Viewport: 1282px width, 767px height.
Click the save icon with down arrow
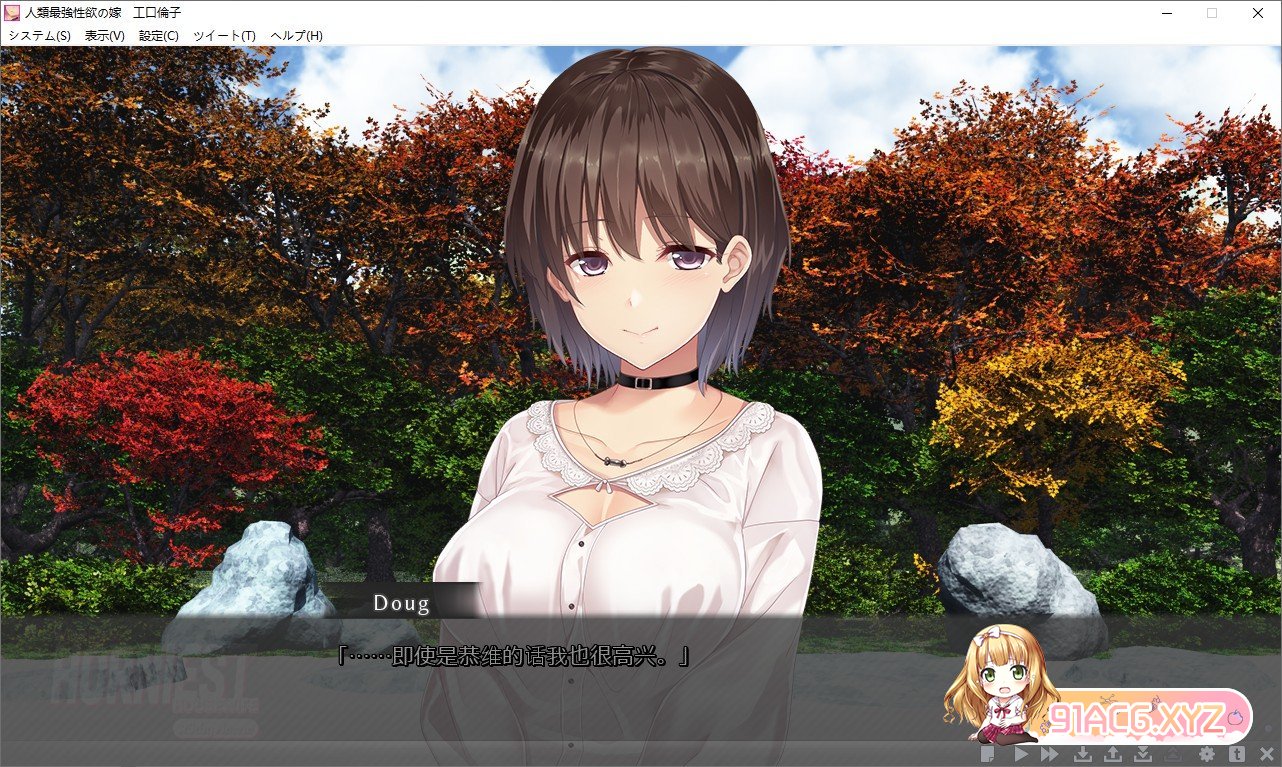point(1083,754)
